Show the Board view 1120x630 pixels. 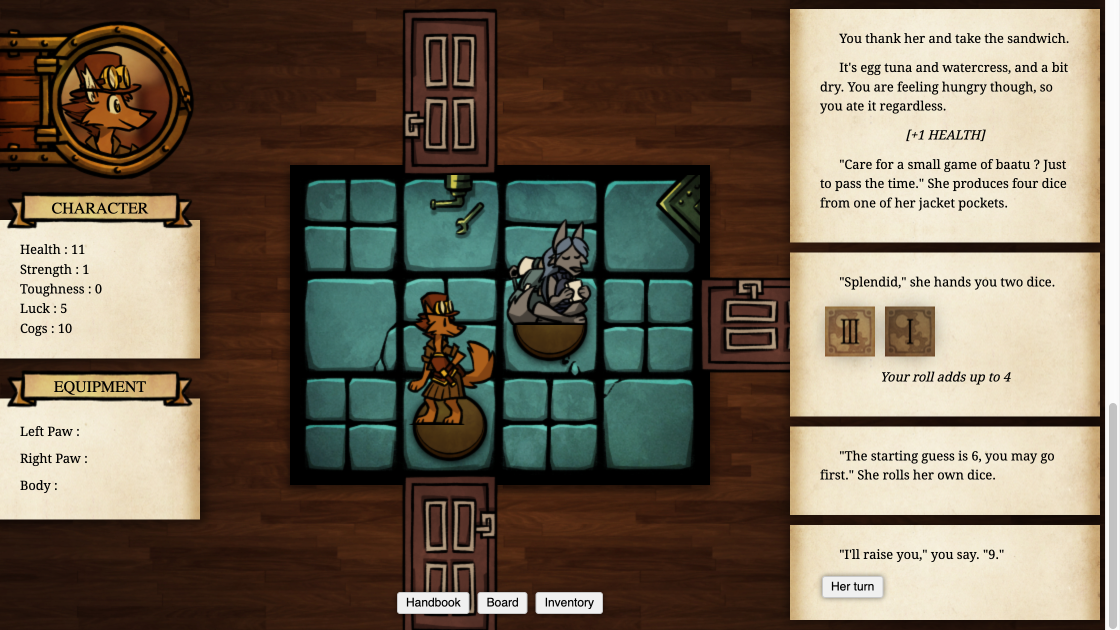coord(502,602)
